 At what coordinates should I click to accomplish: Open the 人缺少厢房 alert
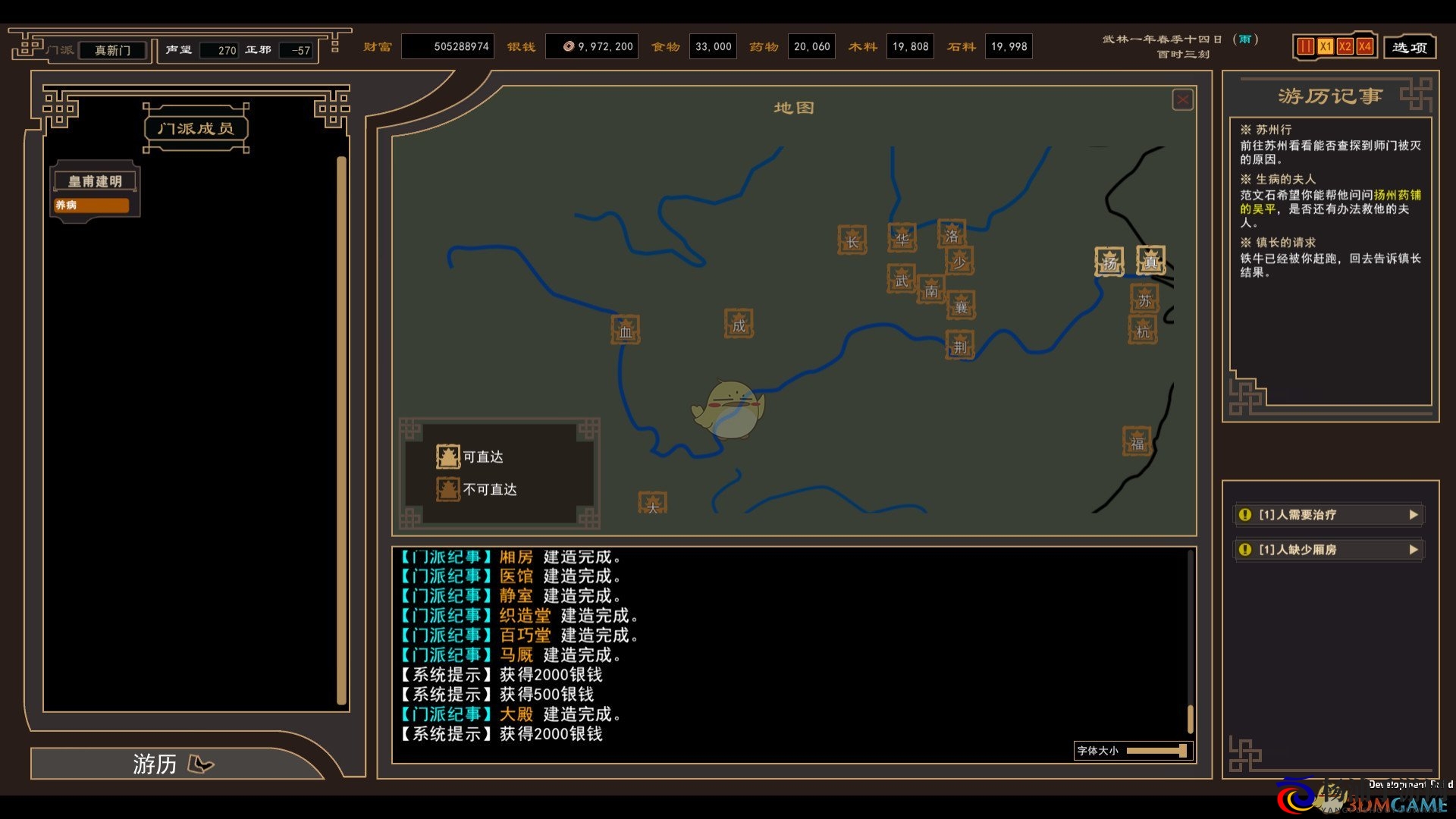click(x=1329, y=550)
